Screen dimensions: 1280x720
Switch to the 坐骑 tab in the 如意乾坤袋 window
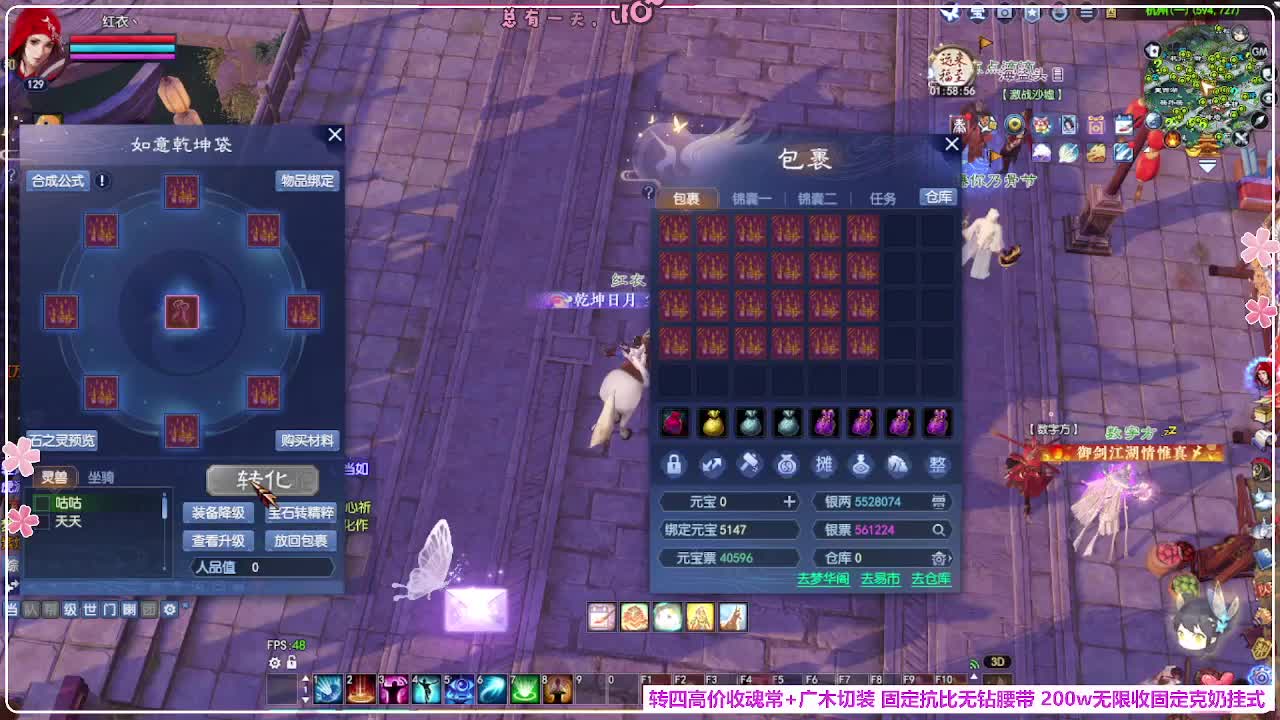pyautogui.click(x=102, y=477)
